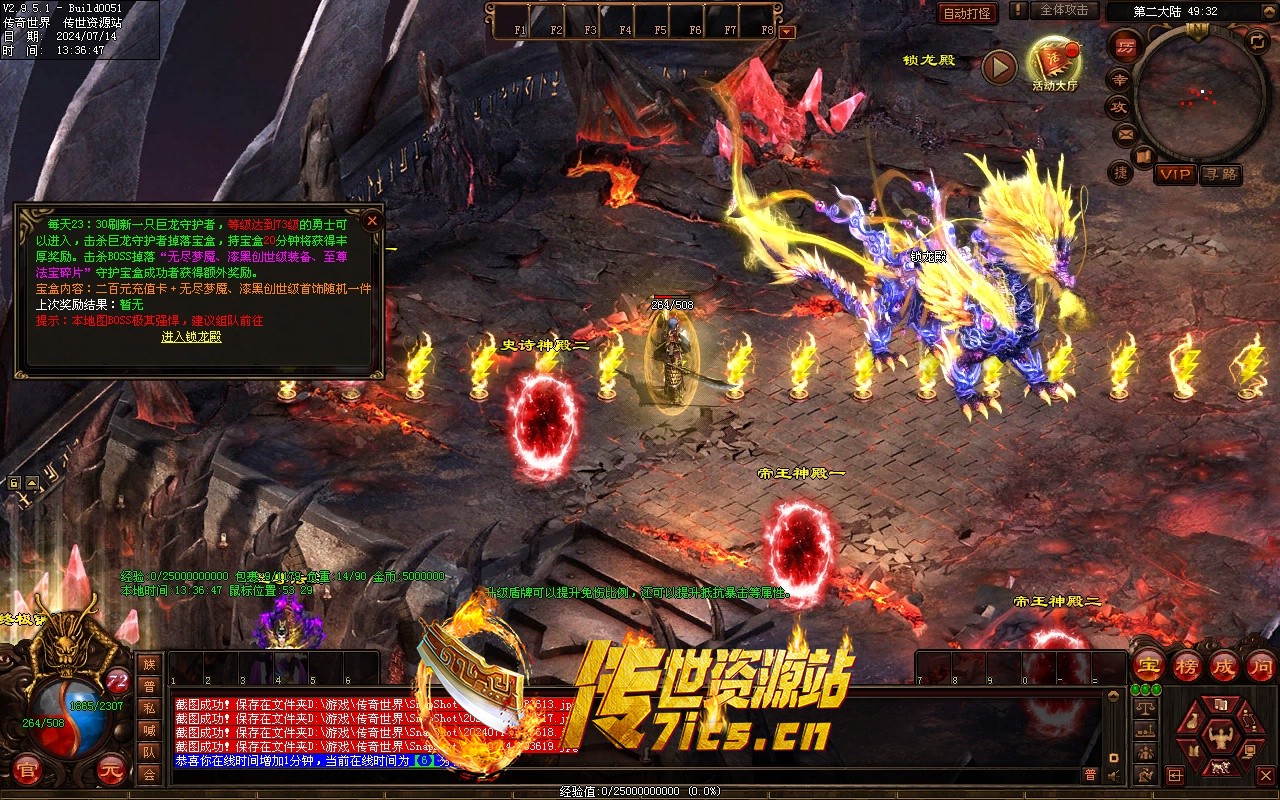The height and width of the screenshot is (800, 1280).
Task: Click the 官 round red button
Action: [28, 770]
